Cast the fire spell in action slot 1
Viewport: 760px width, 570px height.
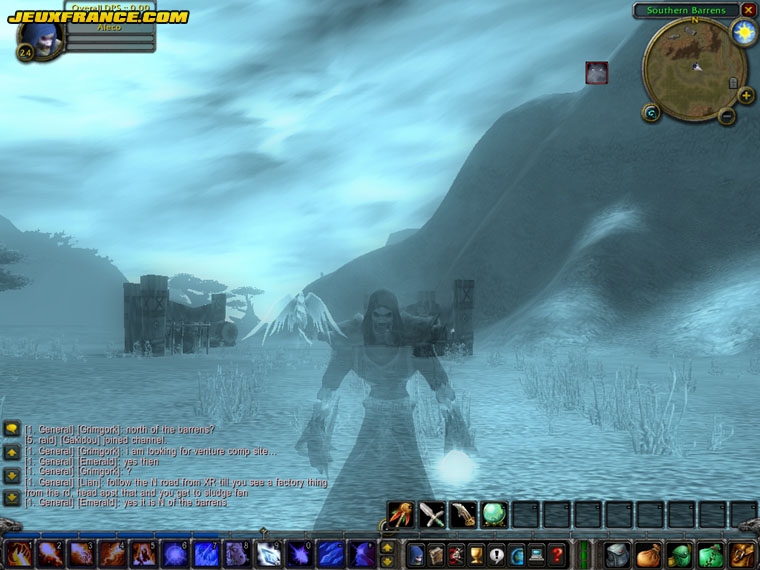coord(18,554)
